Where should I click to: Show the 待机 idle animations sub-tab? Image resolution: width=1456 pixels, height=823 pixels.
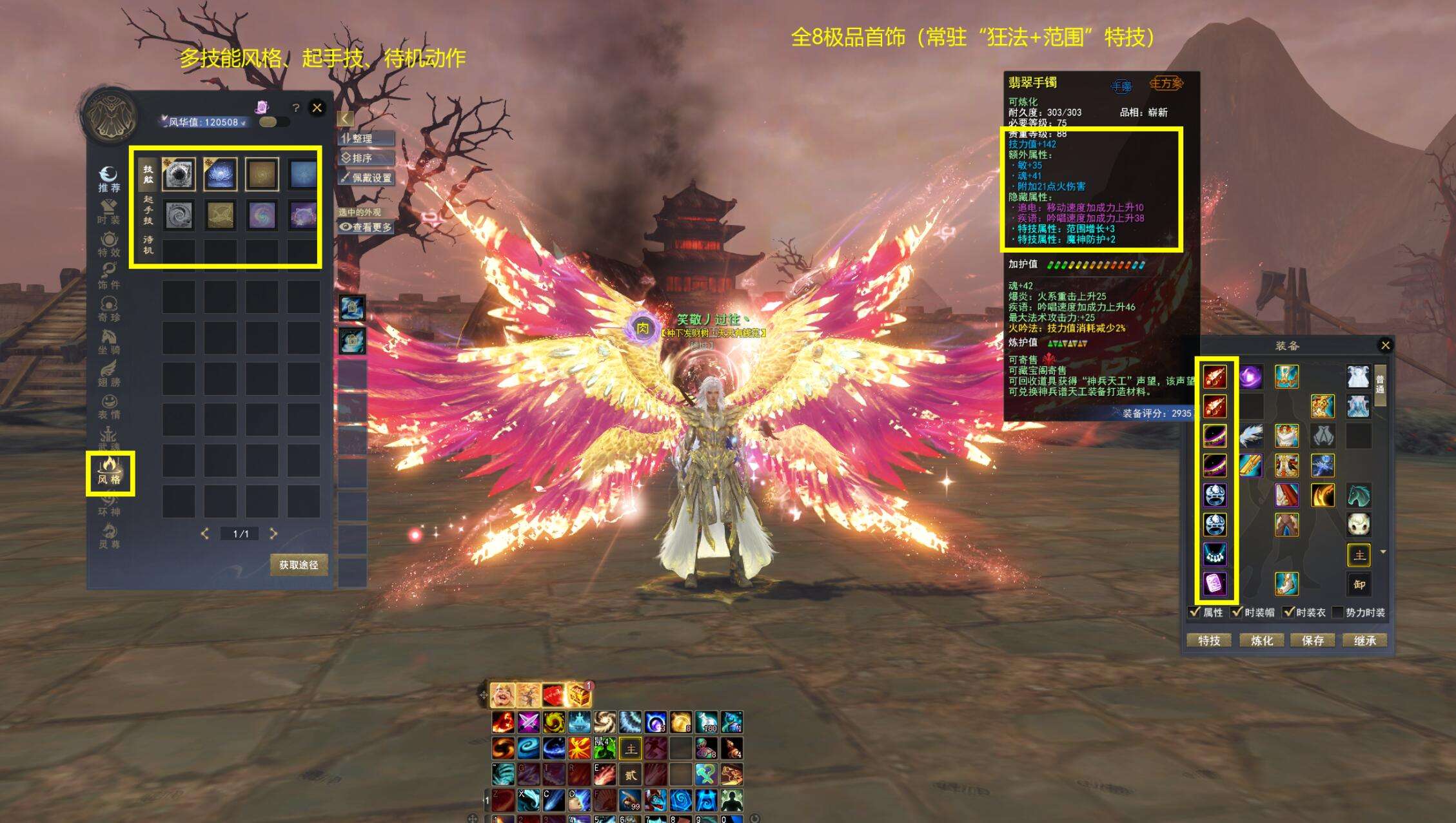148,245
